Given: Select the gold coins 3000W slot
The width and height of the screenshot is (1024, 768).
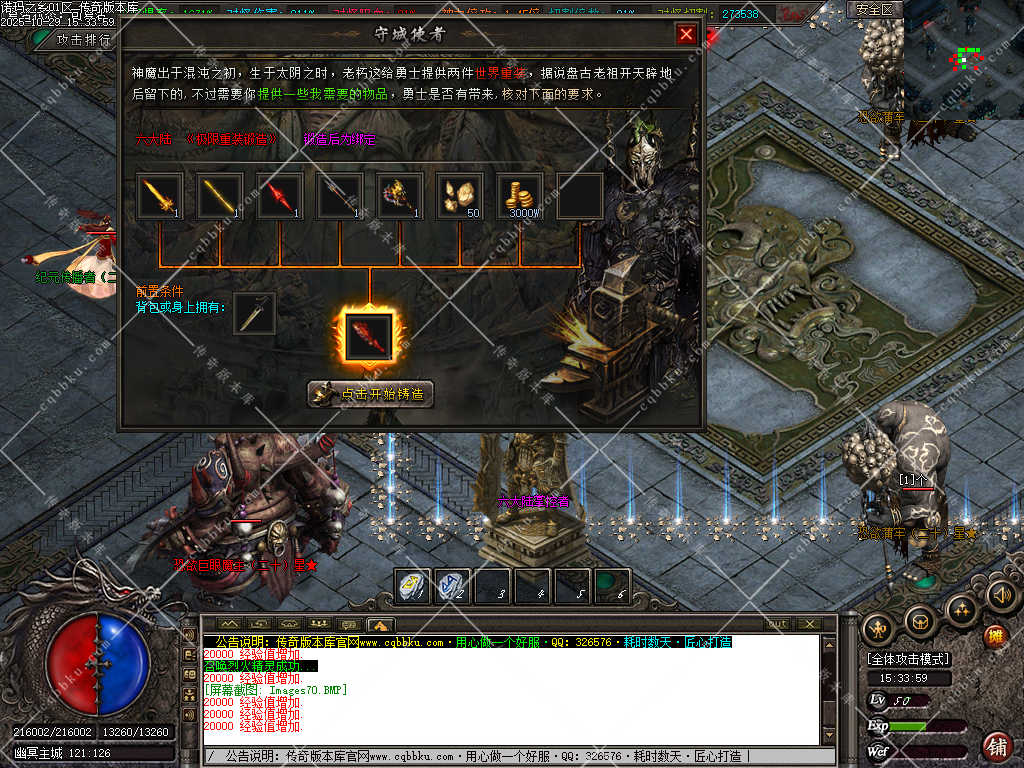Looking at the screenshot, I should [520, 196].
